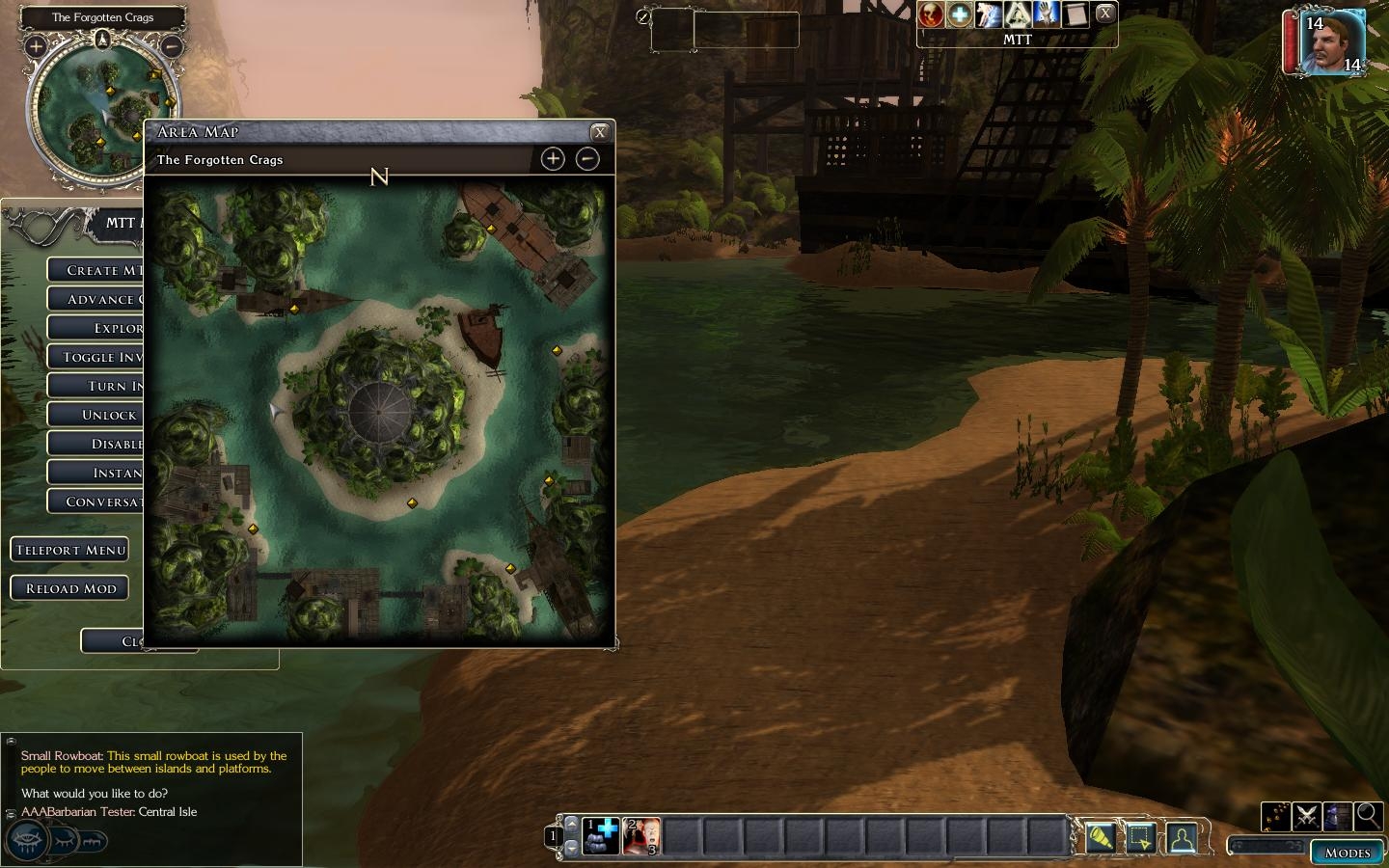
Task: Toggle the crossed swords combat icon
Action: 1307,817
